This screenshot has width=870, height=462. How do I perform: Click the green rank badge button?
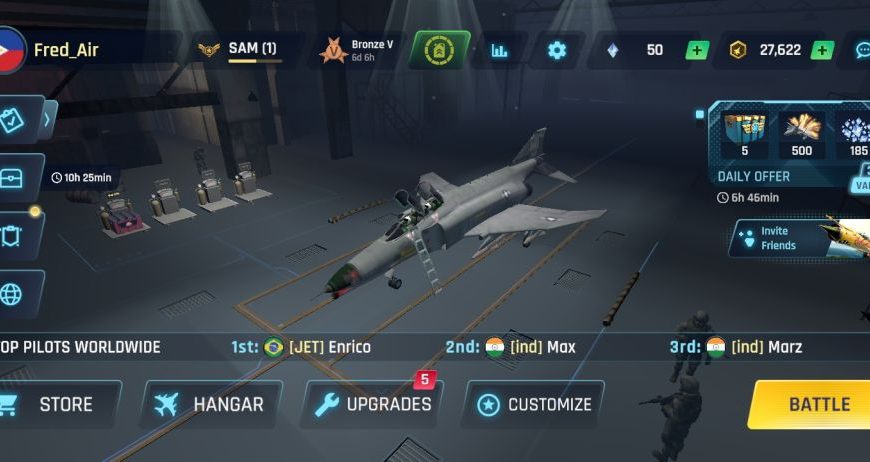click(436, 50)
